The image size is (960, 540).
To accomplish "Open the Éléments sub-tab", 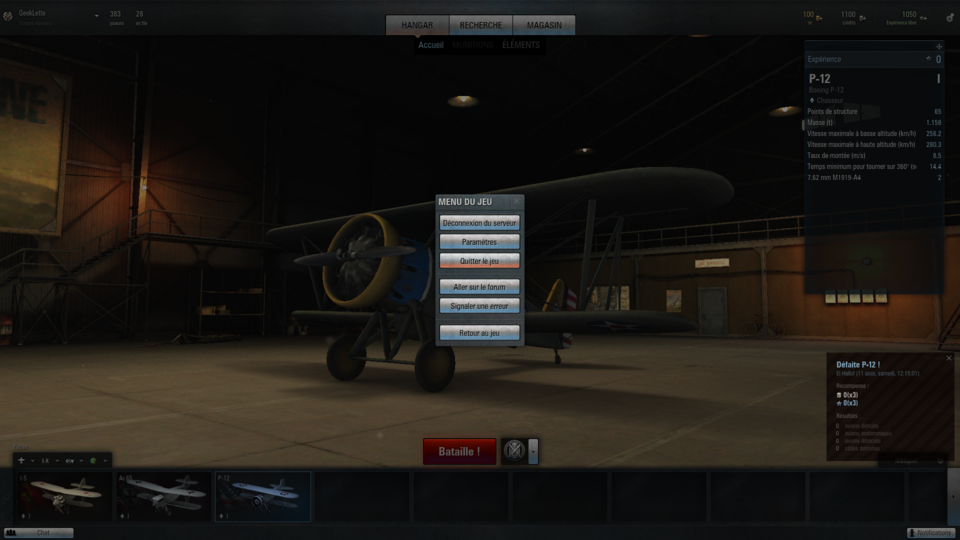I will coord(520,45).
